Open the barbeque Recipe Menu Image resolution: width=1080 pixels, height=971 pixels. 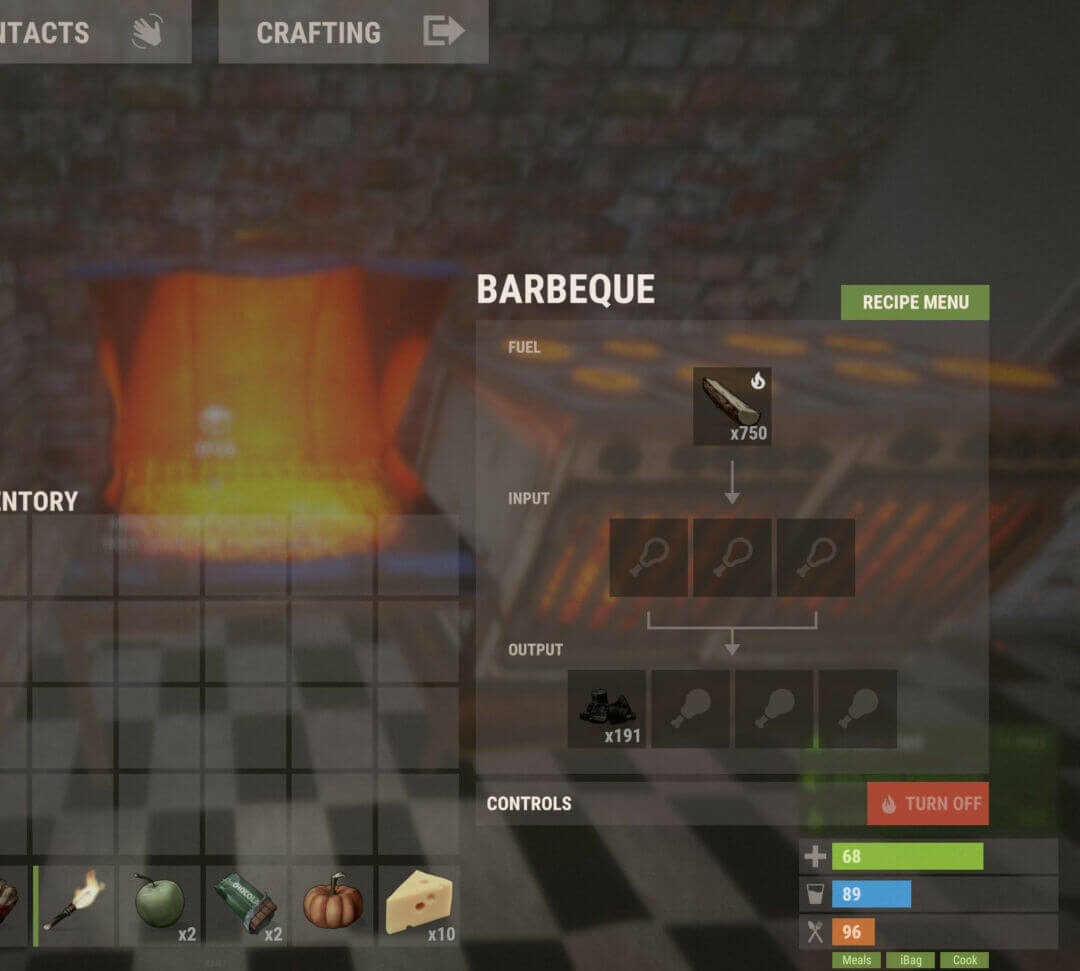(x=914, y=302)
